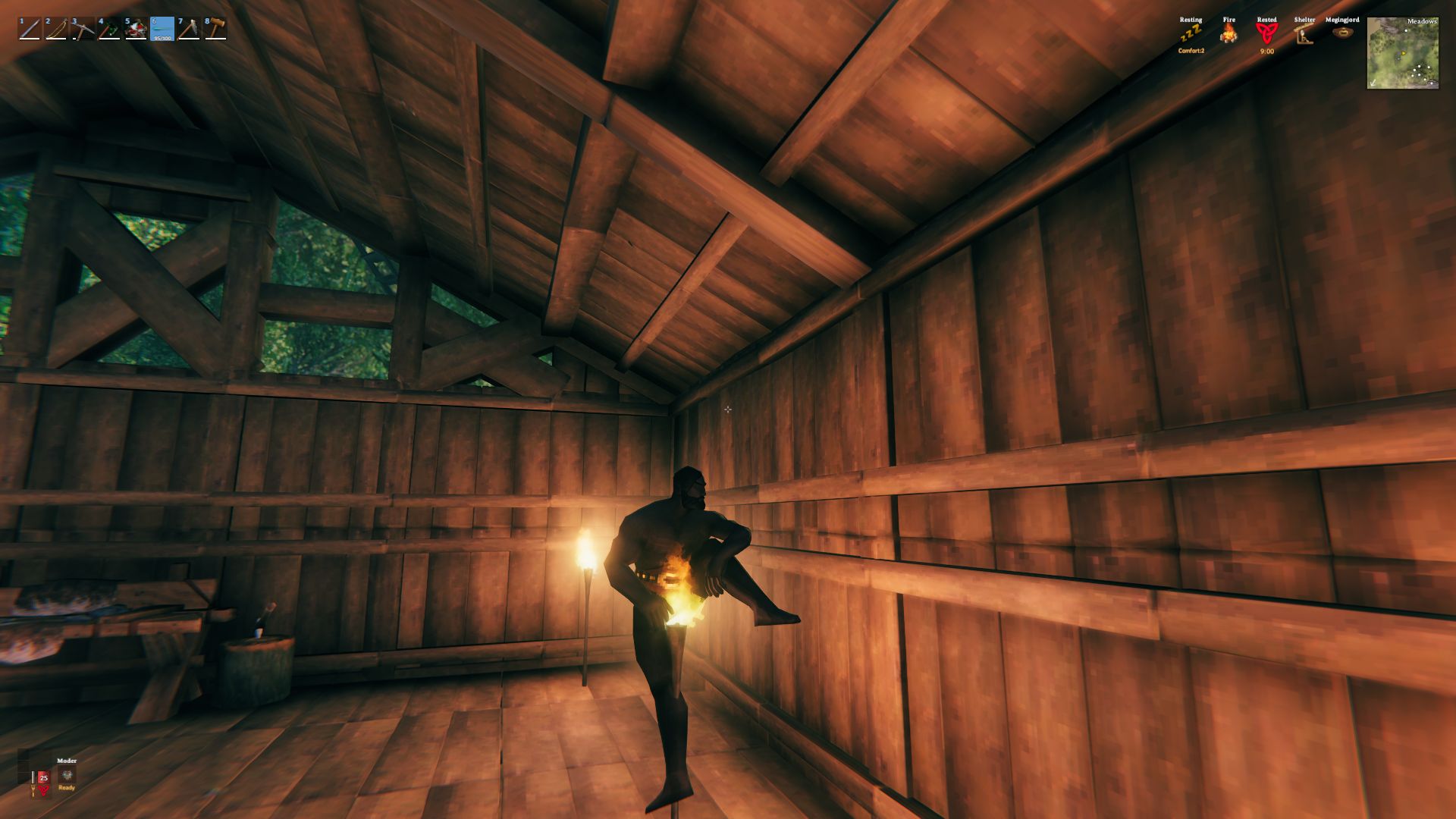Viewport: 1456px width, 819px height.
Task: Open the red health pin showing 25
Action: point(43,778)
